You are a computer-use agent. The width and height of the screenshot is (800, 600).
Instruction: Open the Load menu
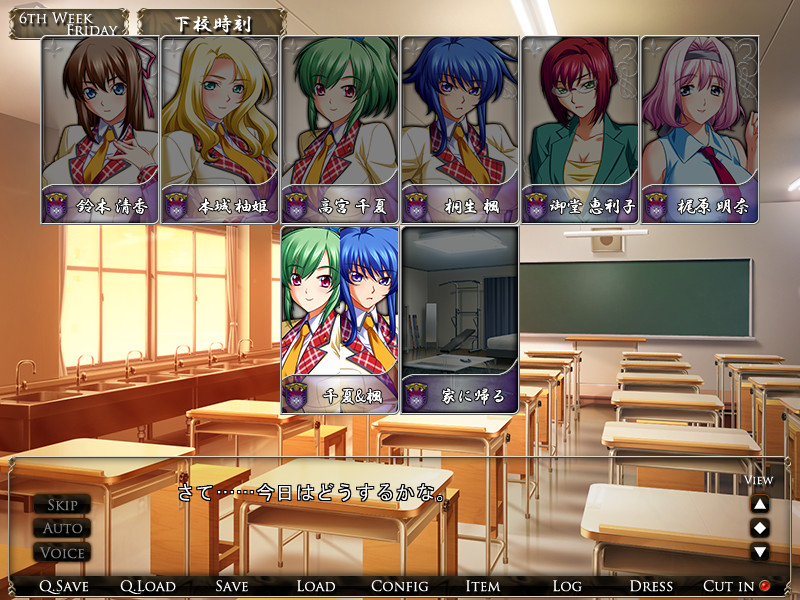(x=316, y=586)
